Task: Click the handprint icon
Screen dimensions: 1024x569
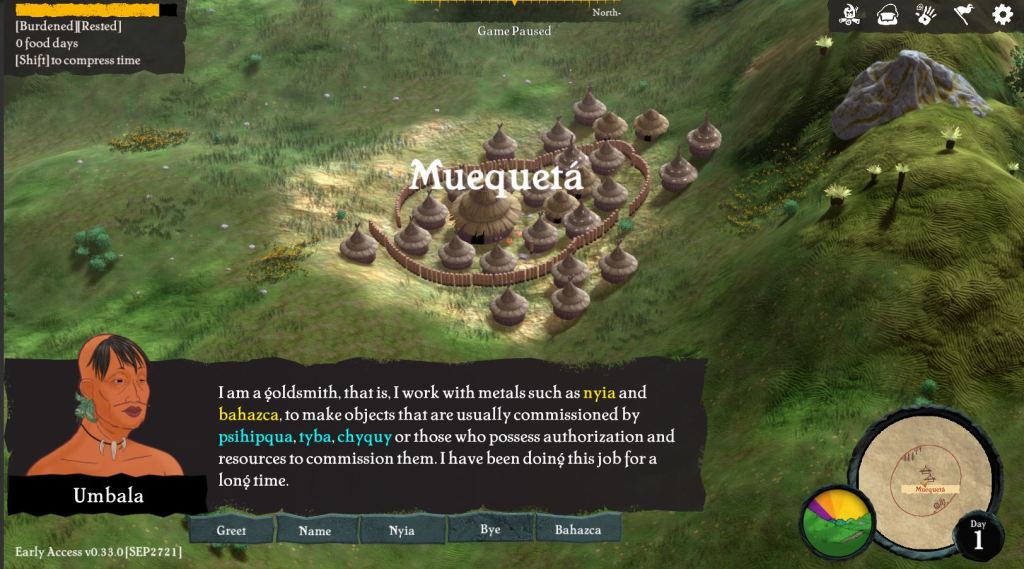Action: click(925, 15)
